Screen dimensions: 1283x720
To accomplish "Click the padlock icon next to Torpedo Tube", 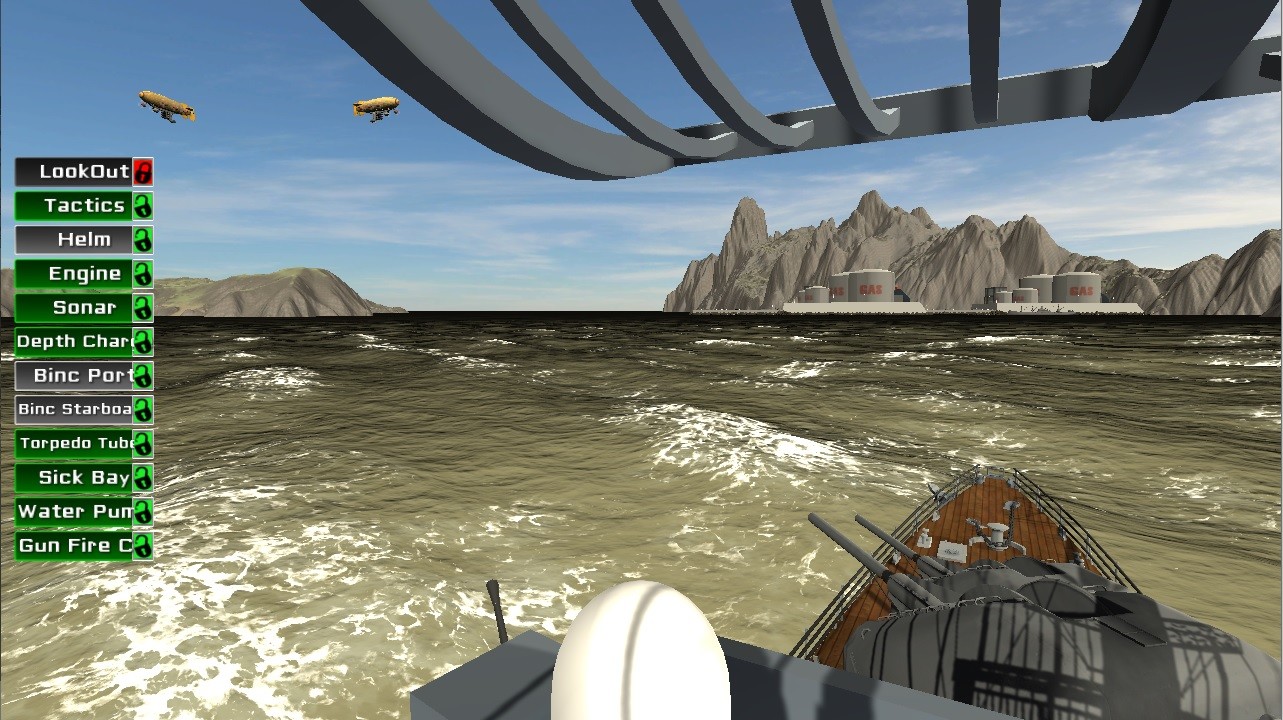I will pyautogui.click(x=143, y=443).
